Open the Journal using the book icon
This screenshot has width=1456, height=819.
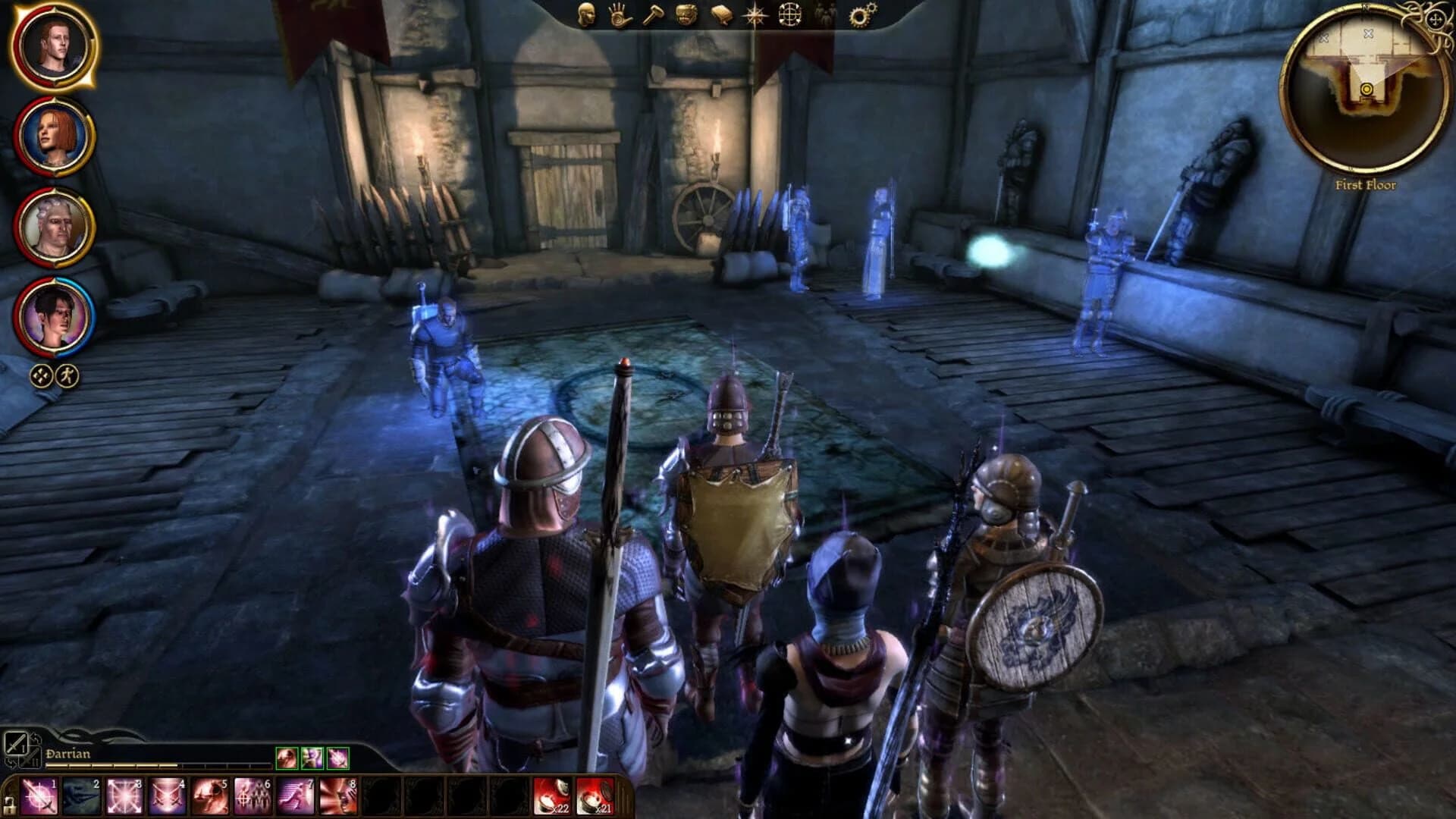pyautogui.click(x=722, y=17)
